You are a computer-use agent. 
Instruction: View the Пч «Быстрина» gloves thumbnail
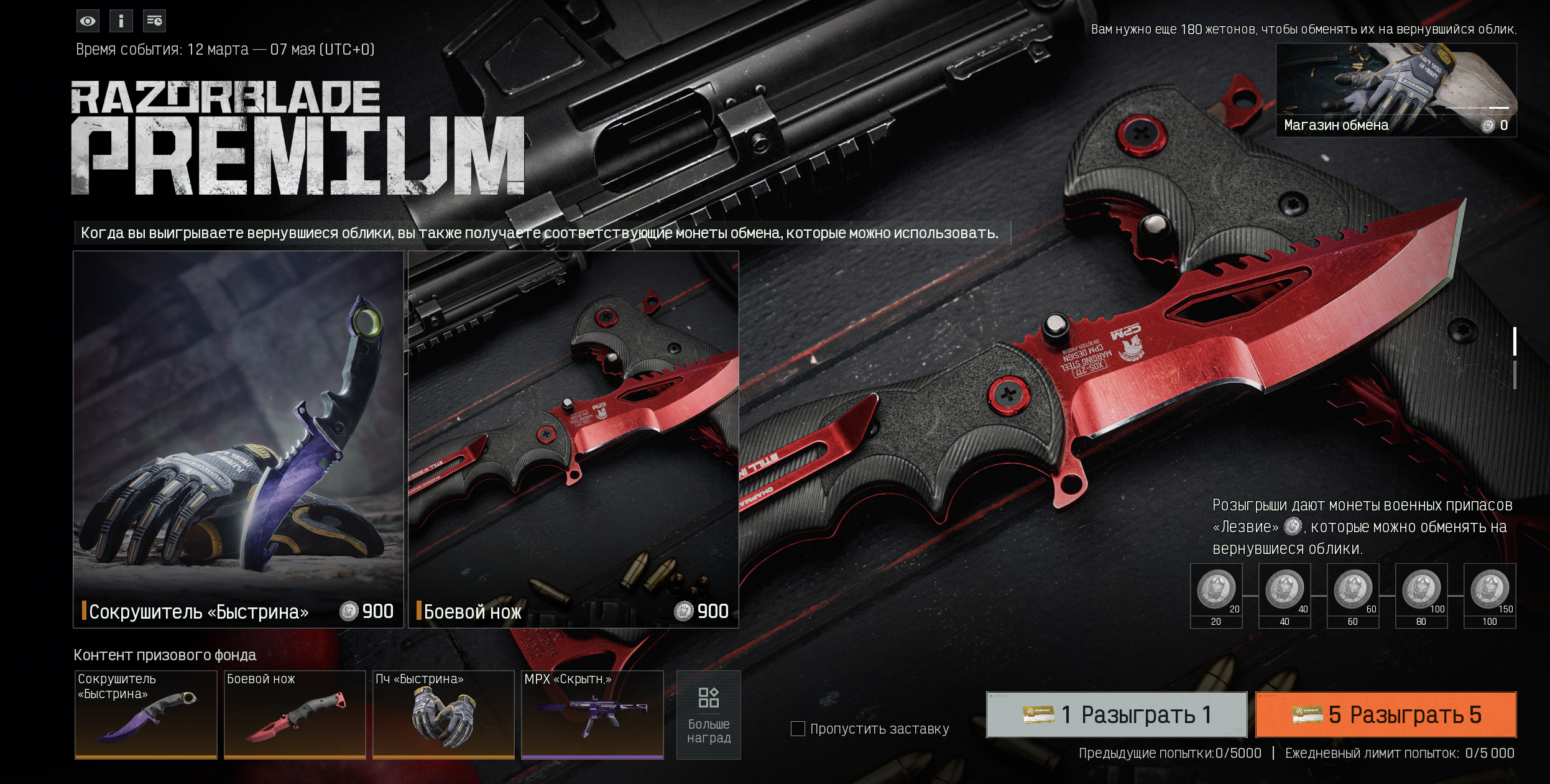coord(443,714)
